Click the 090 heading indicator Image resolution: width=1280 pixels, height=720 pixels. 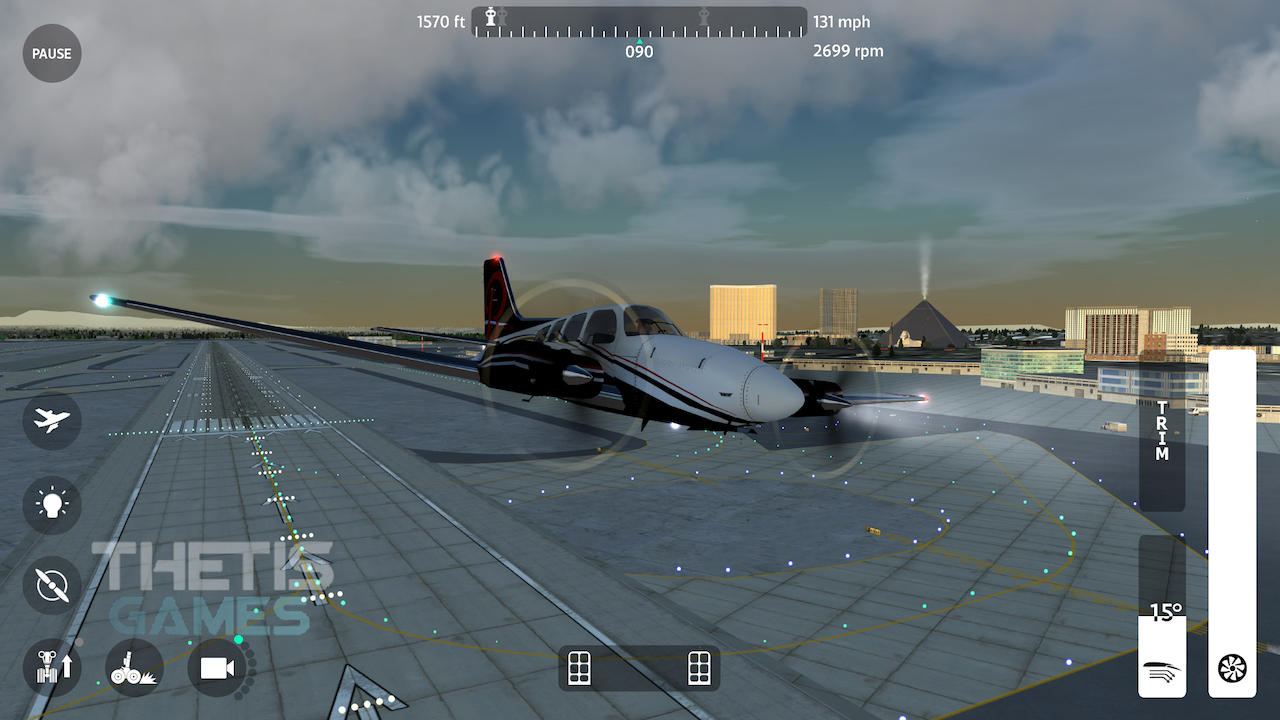pos(639,52)
